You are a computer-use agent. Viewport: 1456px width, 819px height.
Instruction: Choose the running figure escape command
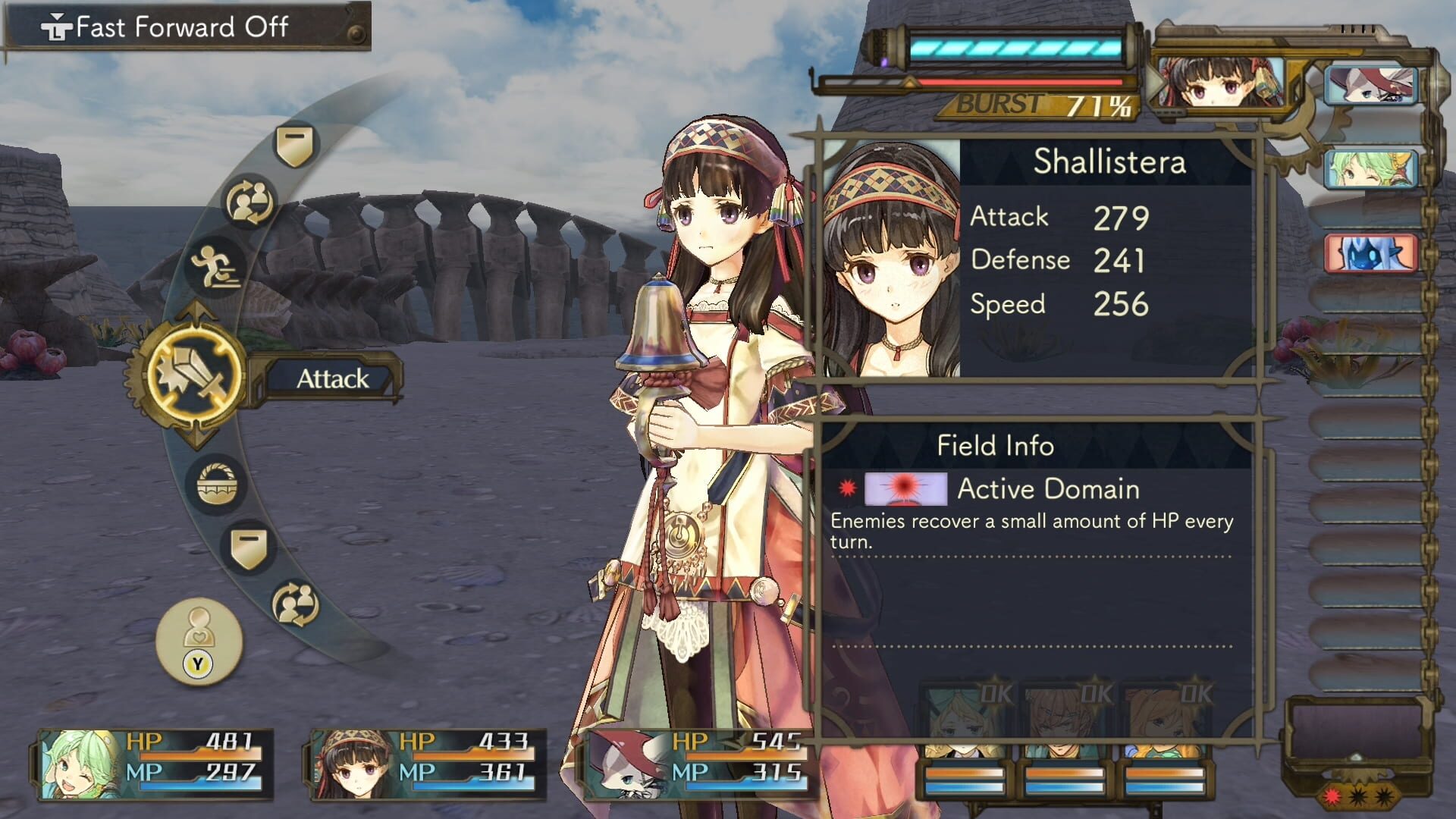click(217, 267)
